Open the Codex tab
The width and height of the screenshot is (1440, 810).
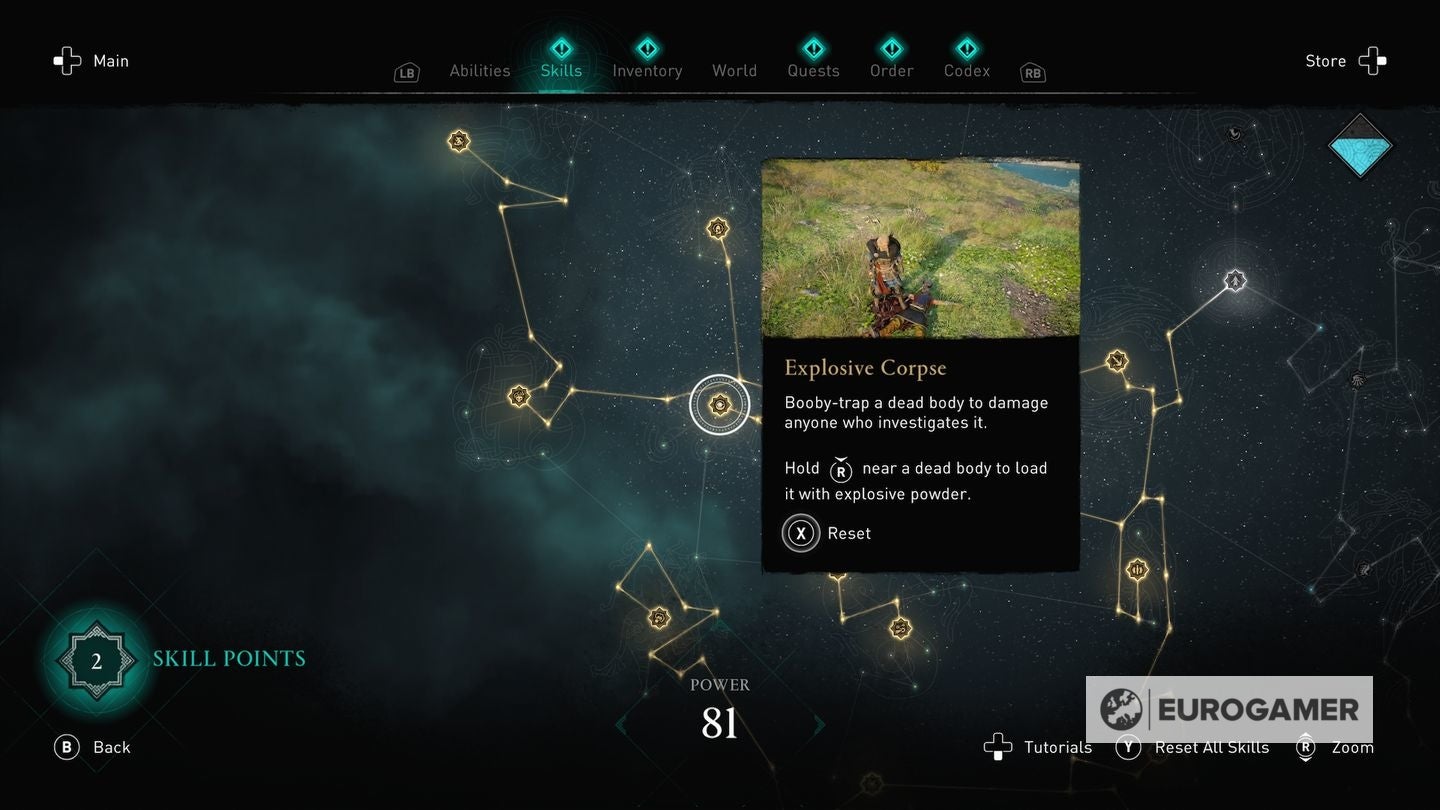[966, 70]
